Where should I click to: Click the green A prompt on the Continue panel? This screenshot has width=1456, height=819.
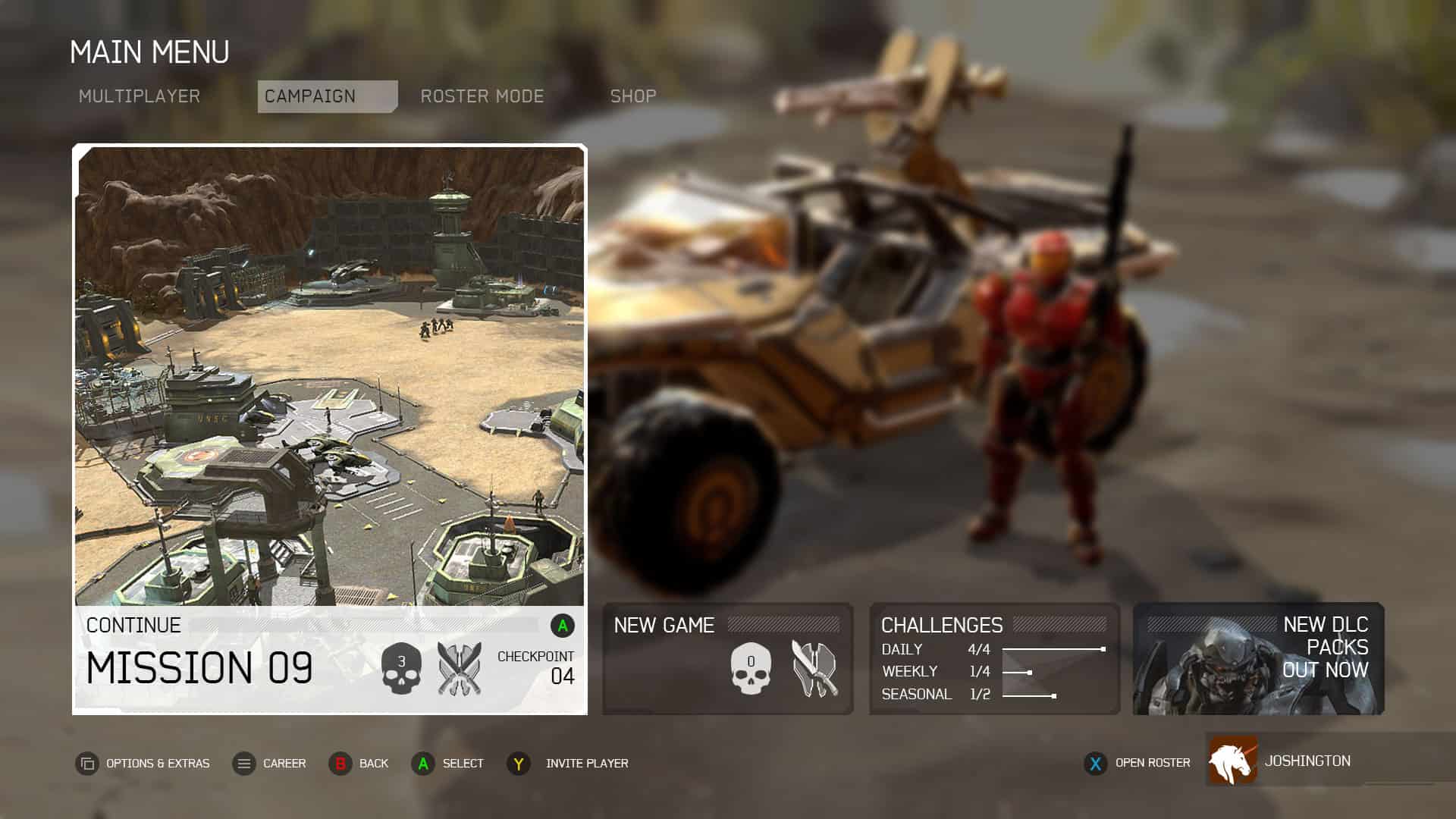562,626
